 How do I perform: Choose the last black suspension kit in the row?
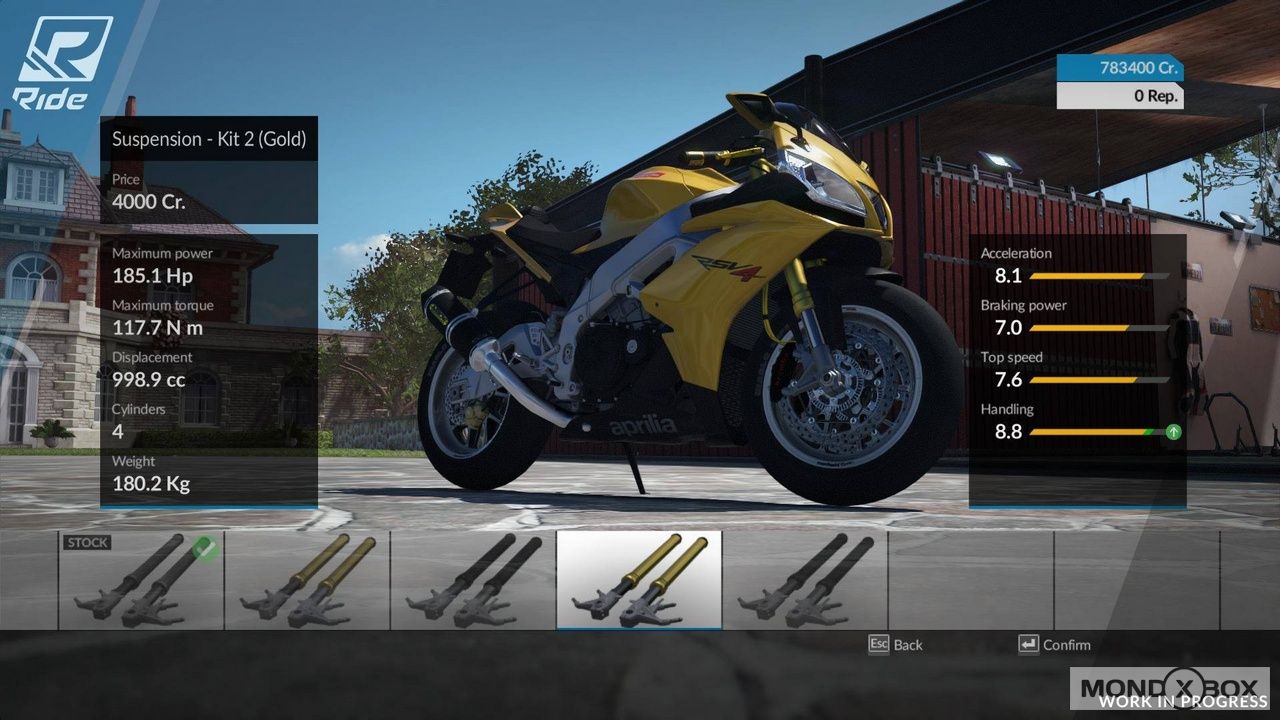click(x=805, y=580)
